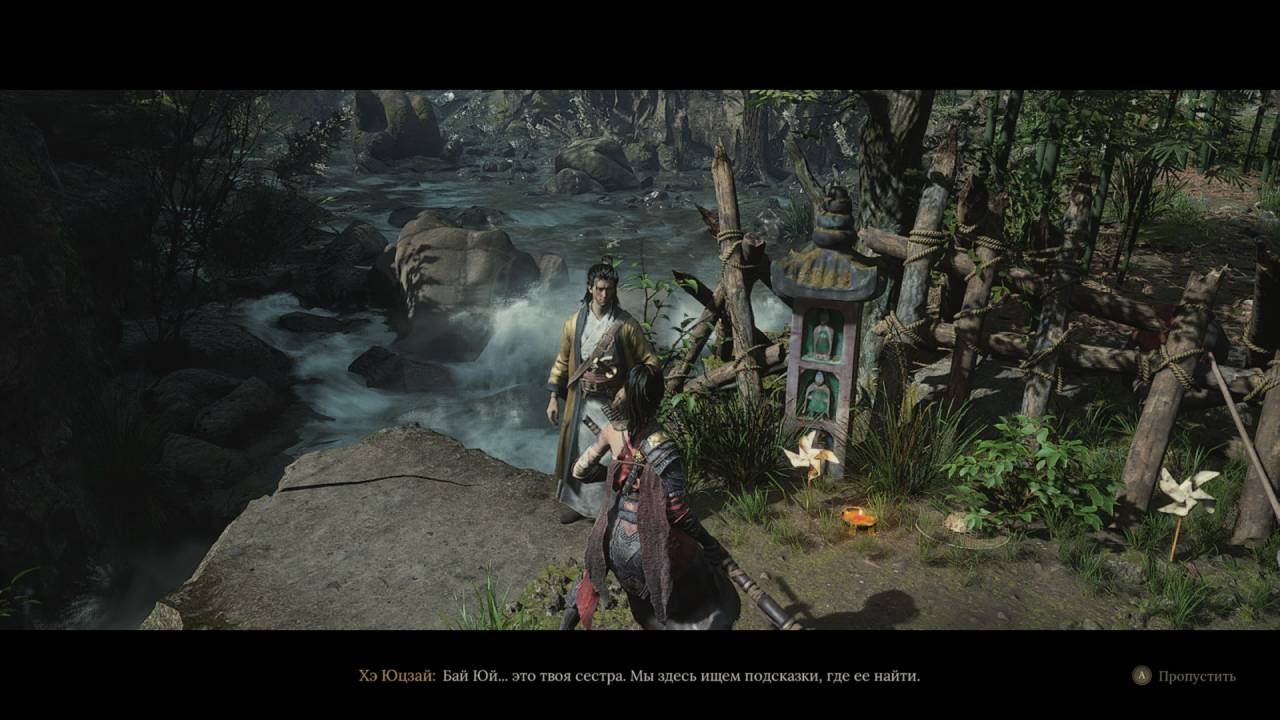Skip the cutscene via the Пропустить label
Viewport: 1280px width, 720px height.
(x=1196, y=676)
